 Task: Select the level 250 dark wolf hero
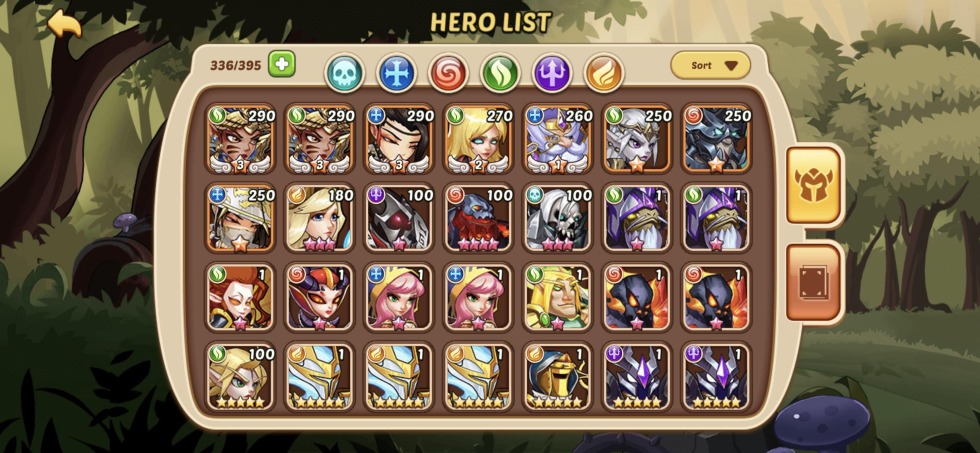pos(717,138)
